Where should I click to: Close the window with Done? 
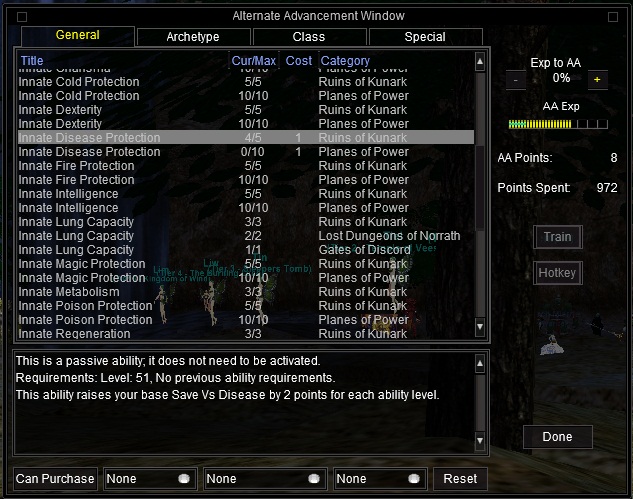coord(557,437)
